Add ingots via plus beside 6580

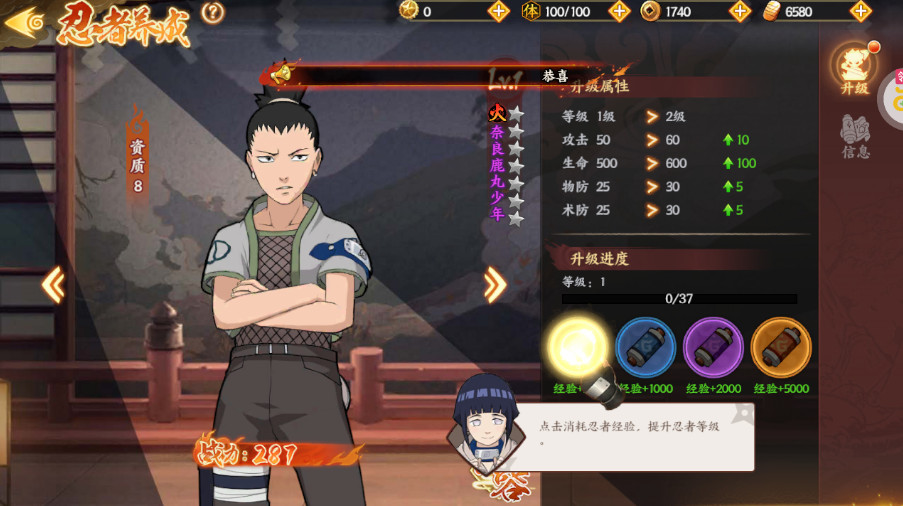pyautogui.click(x=861, y=12)
